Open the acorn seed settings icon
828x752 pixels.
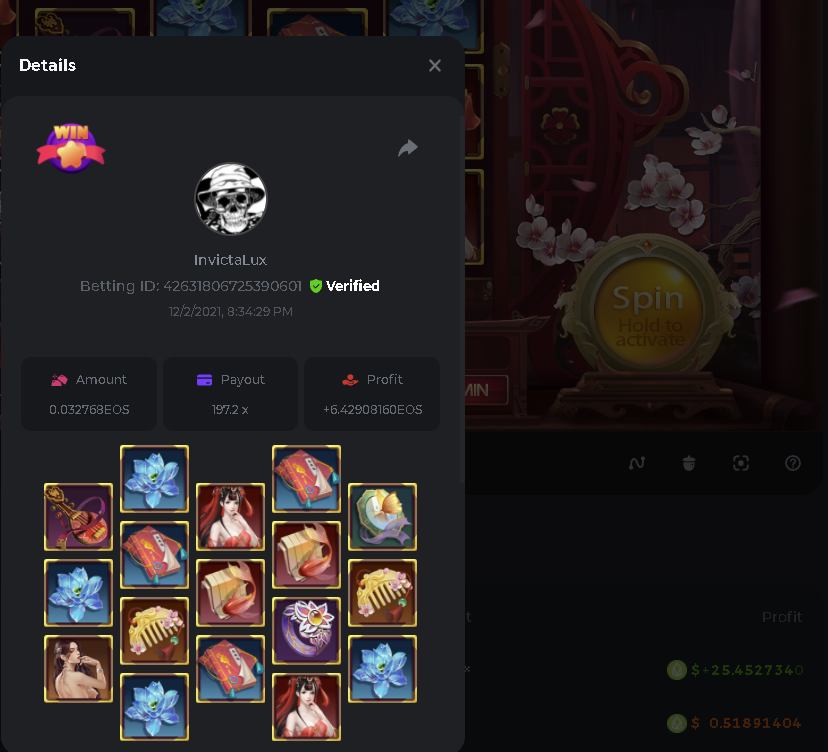(689, 463)
